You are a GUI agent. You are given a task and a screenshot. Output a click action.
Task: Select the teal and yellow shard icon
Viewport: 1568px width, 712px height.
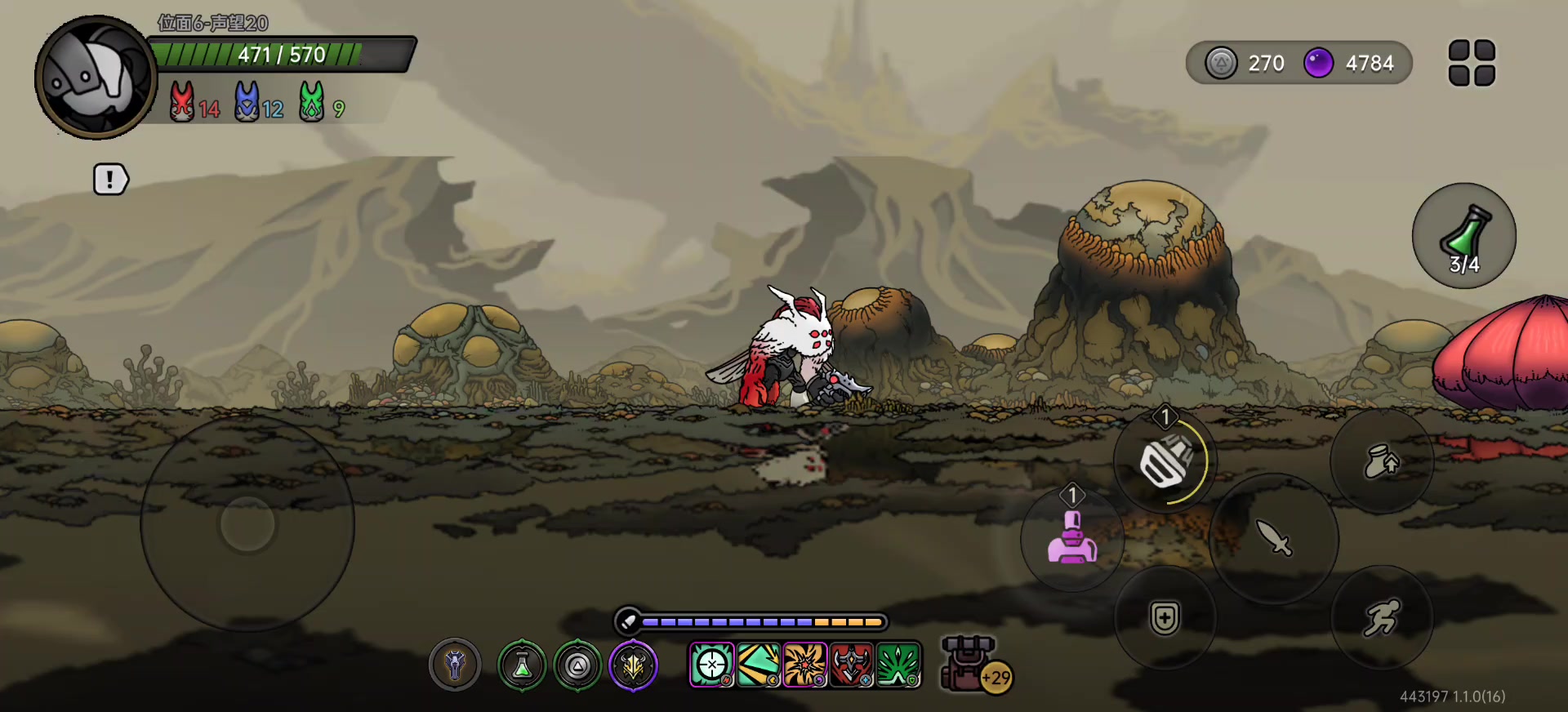(758, 665)
